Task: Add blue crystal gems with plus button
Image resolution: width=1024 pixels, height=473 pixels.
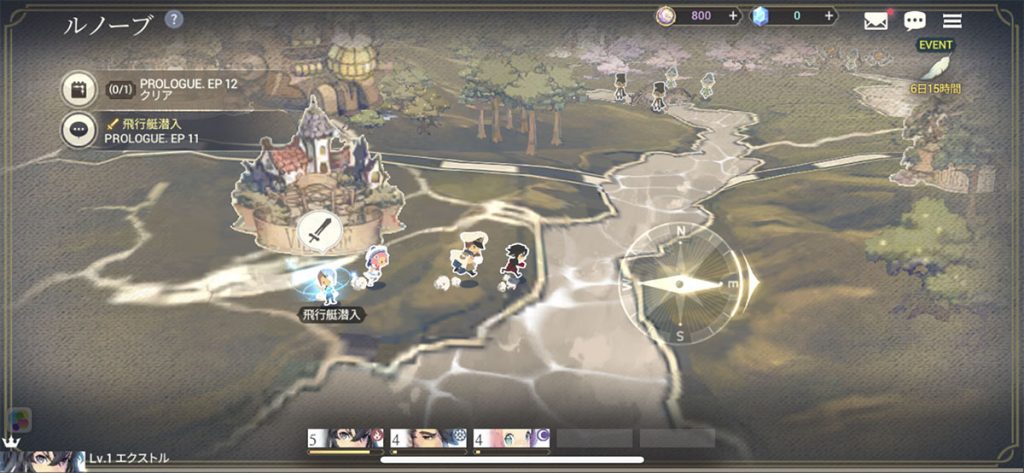Action: click(x=829, y=16)
